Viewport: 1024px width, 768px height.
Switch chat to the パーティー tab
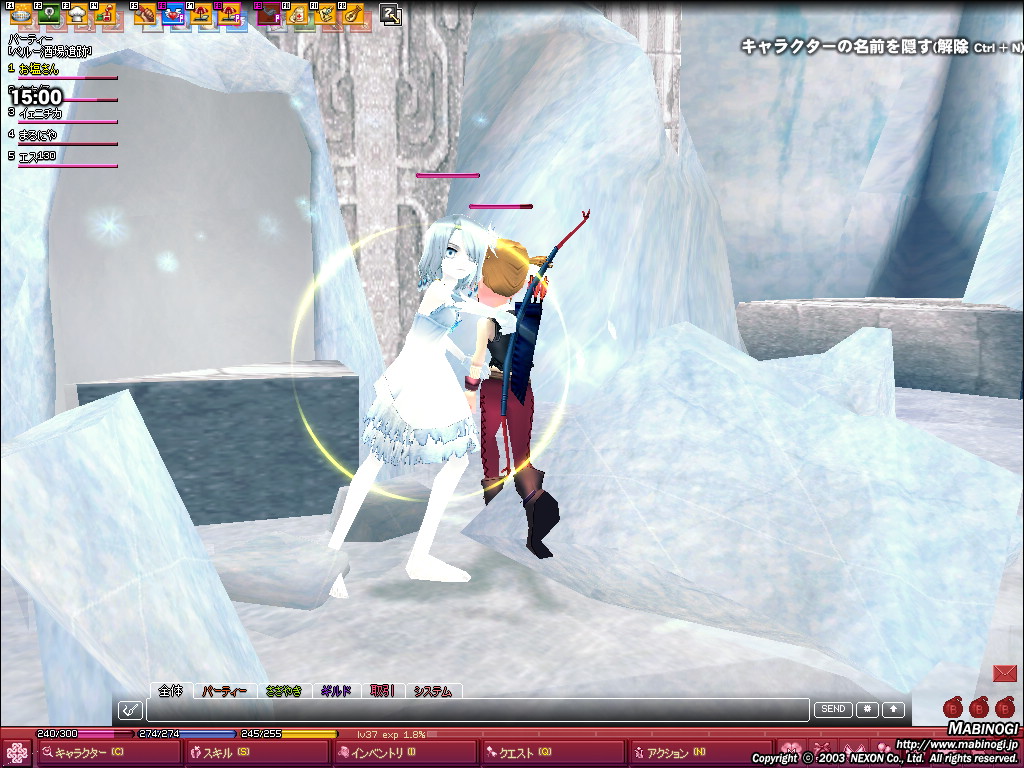pyautogui.click(x=224, y=690)
